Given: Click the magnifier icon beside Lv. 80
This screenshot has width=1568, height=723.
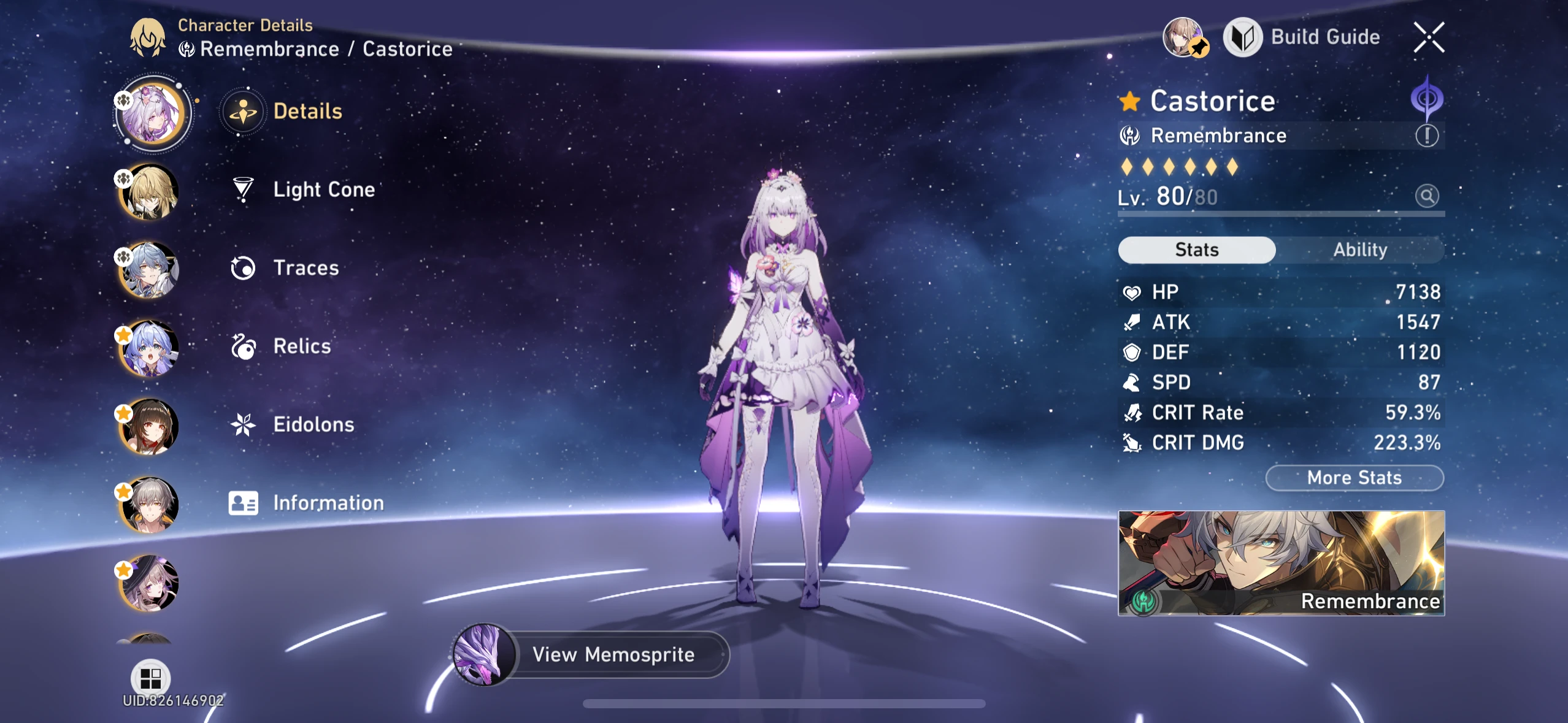Looking at the screenshot, I should tap(1428, 196).
